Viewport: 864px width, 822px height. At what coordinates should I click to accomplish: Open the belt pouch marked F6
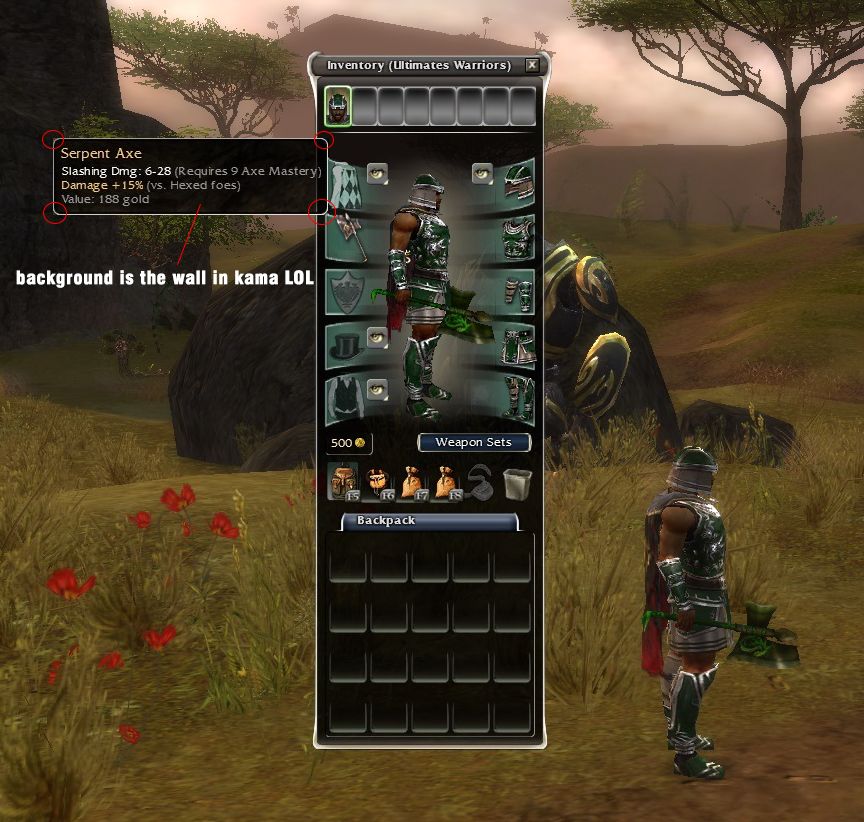378,482
